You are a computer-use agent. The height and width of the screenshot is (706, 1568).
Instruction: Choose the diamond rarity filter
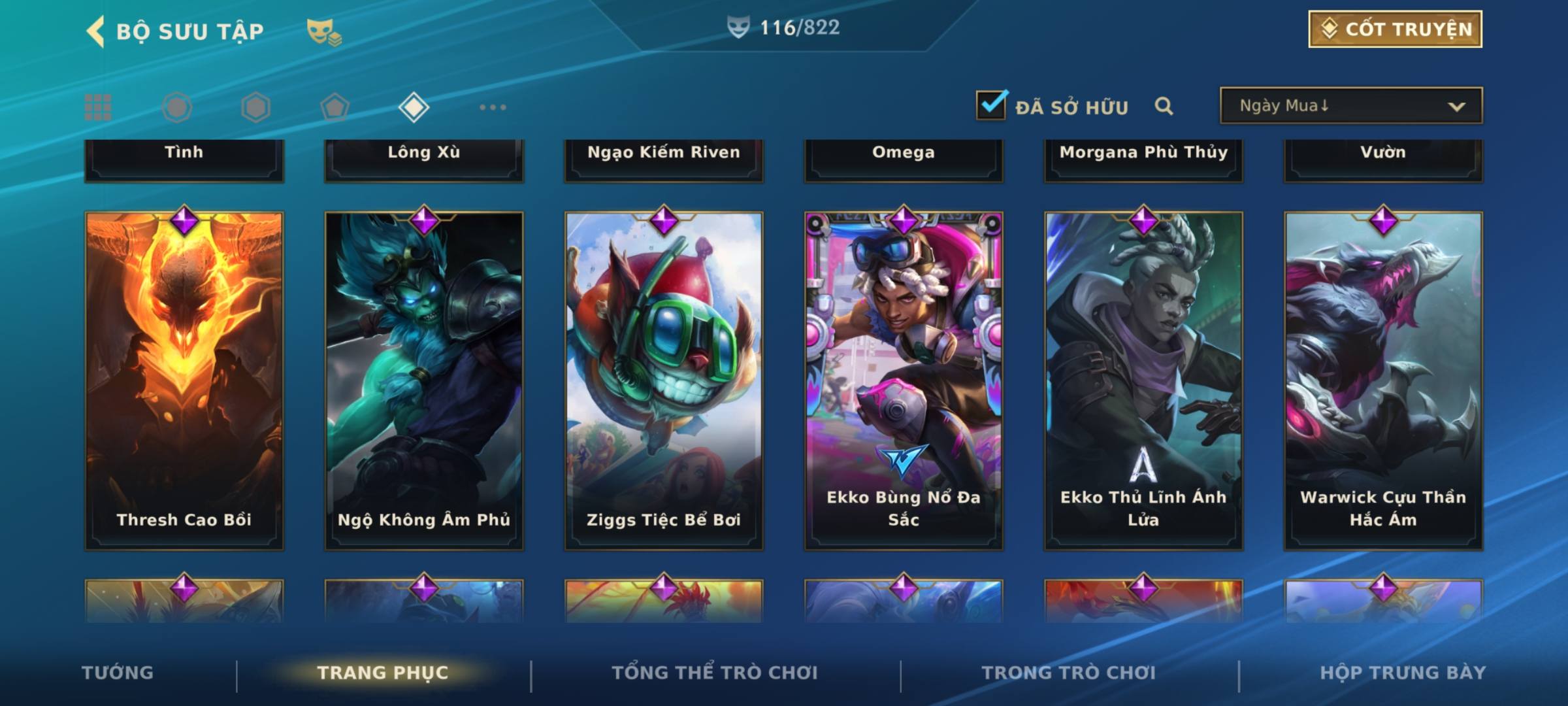coord(414,107)
